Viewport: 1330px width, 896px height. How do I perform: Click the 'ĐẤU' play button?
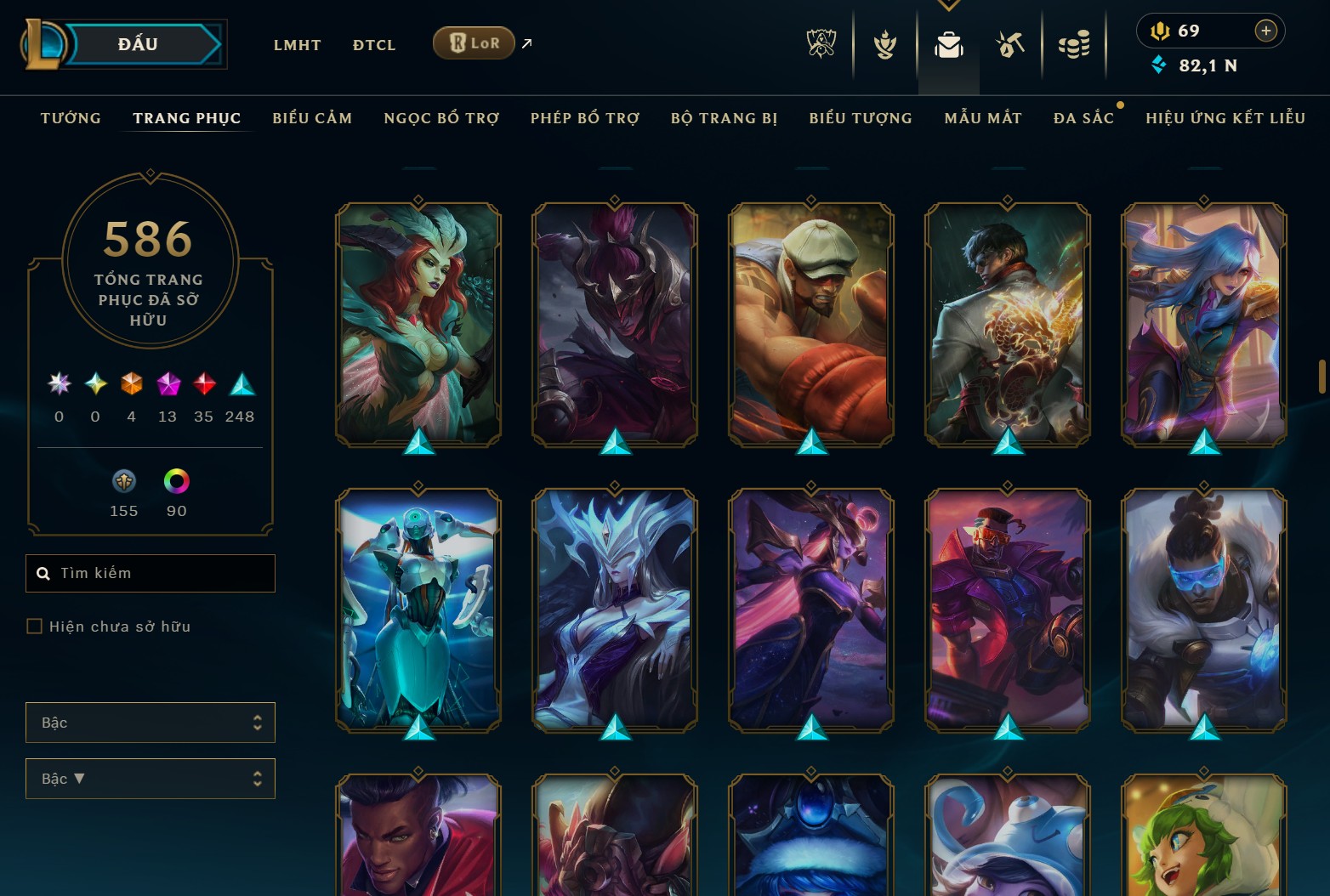pos(143,43)
